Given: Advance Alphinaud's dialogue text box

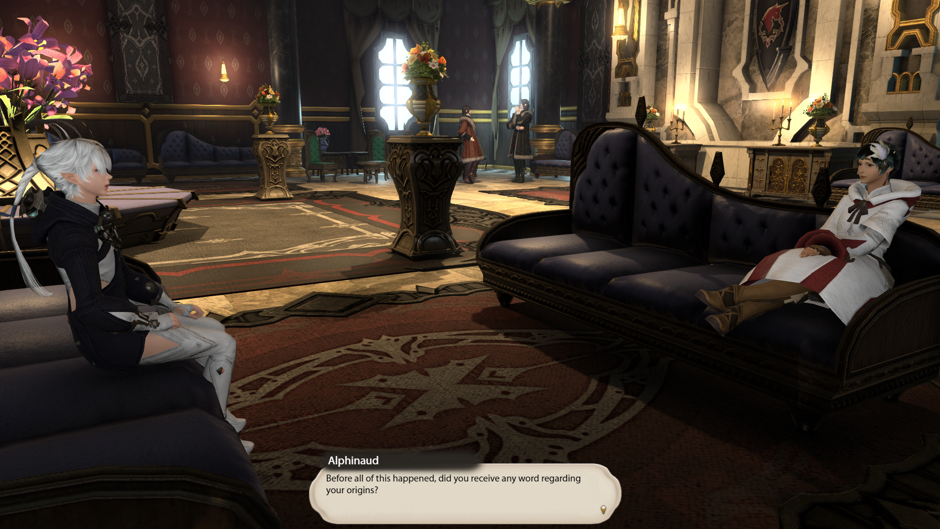Looking at the screenshot, I should [x=464, y=489].
